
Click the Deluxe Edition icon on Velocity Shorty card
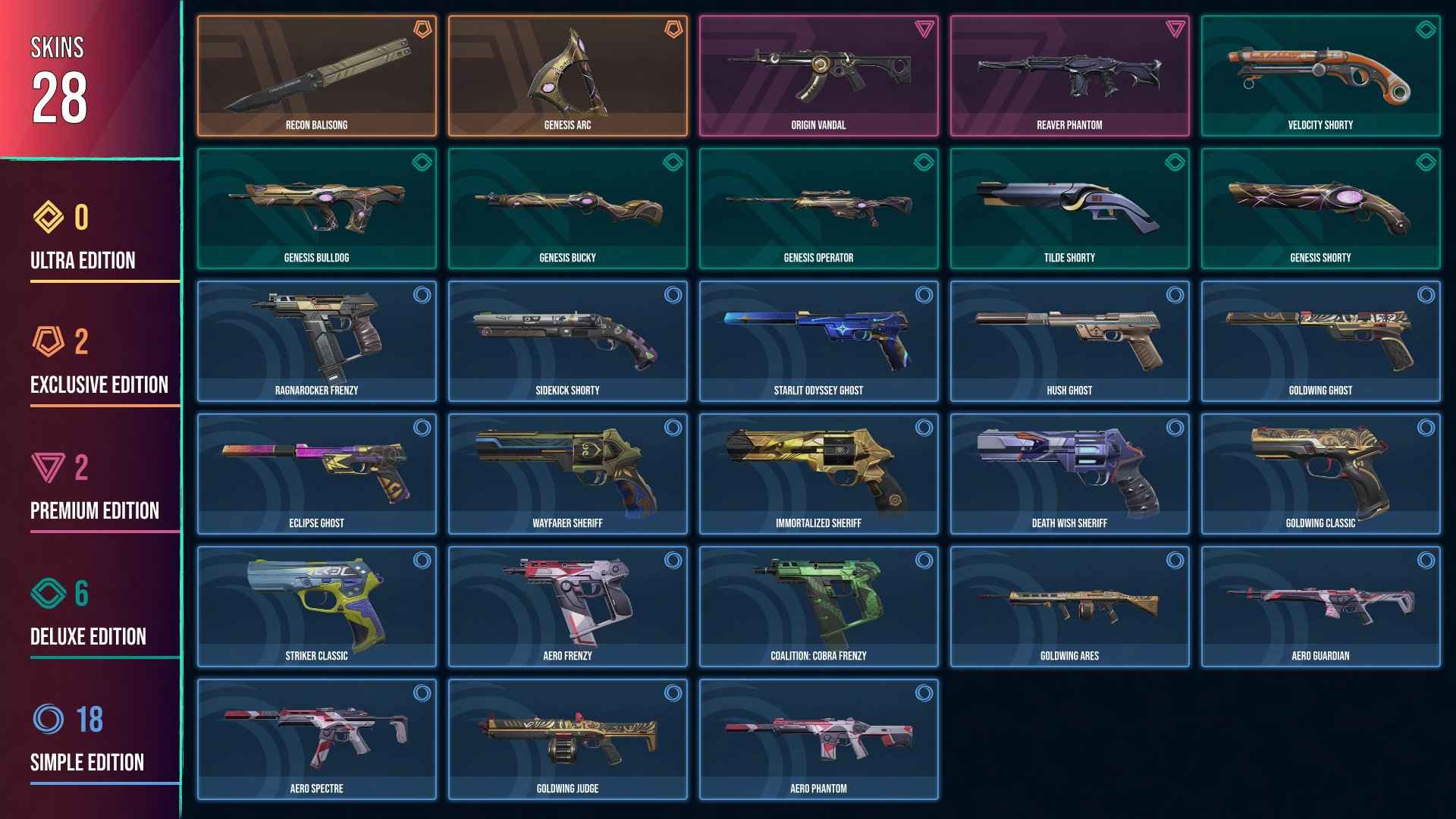(x=1426, y=30)
